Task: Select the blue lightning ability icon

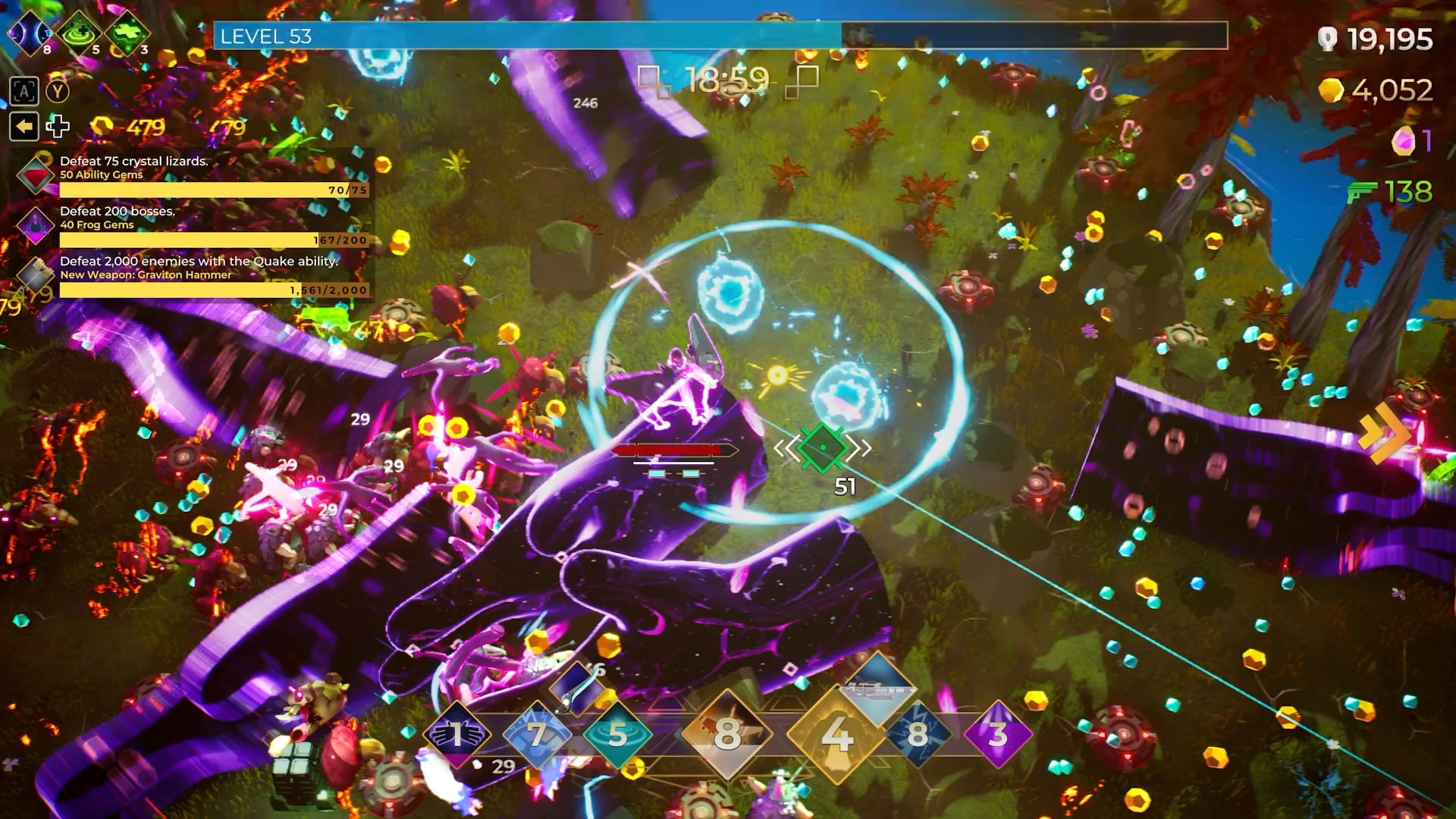Action: (918, 733)
